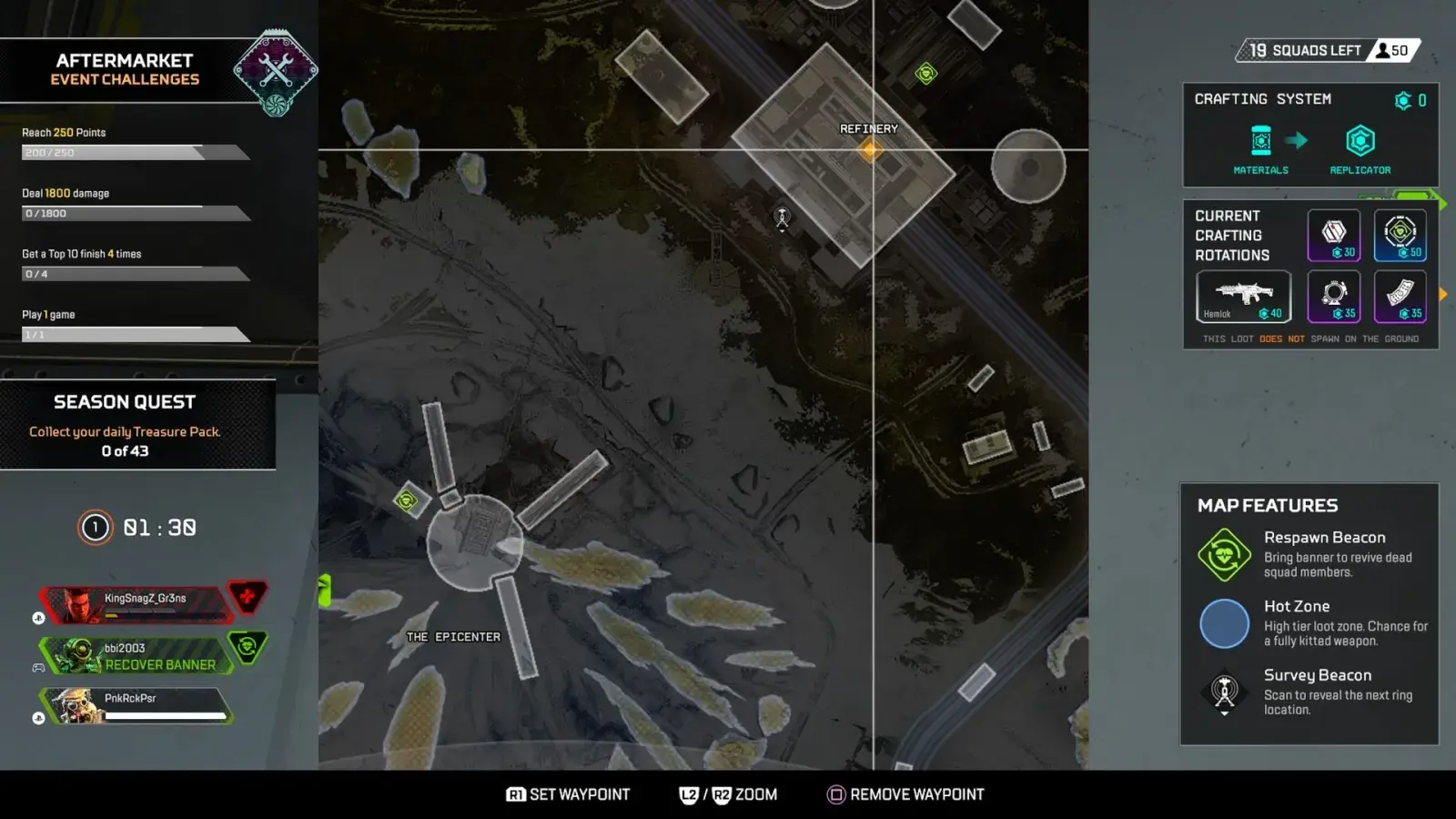Choose the 30-material crafting rotation item
Image resolution: width=1456 pixels, height=819 pixels.
click(1334, 236)
